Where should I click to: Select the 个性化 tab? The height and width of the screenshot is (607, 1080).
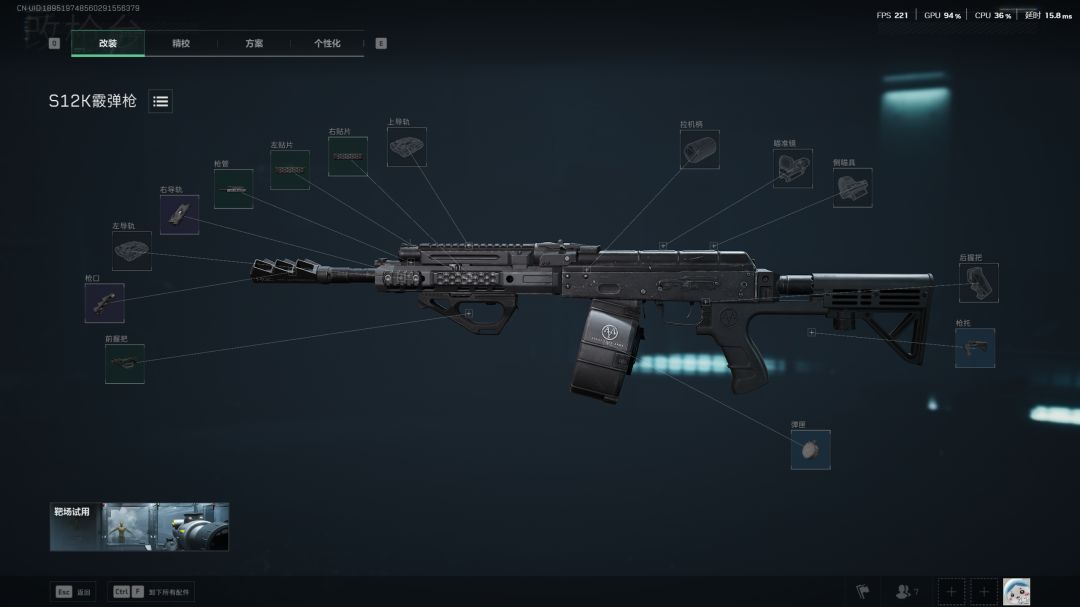pos(327,43)
